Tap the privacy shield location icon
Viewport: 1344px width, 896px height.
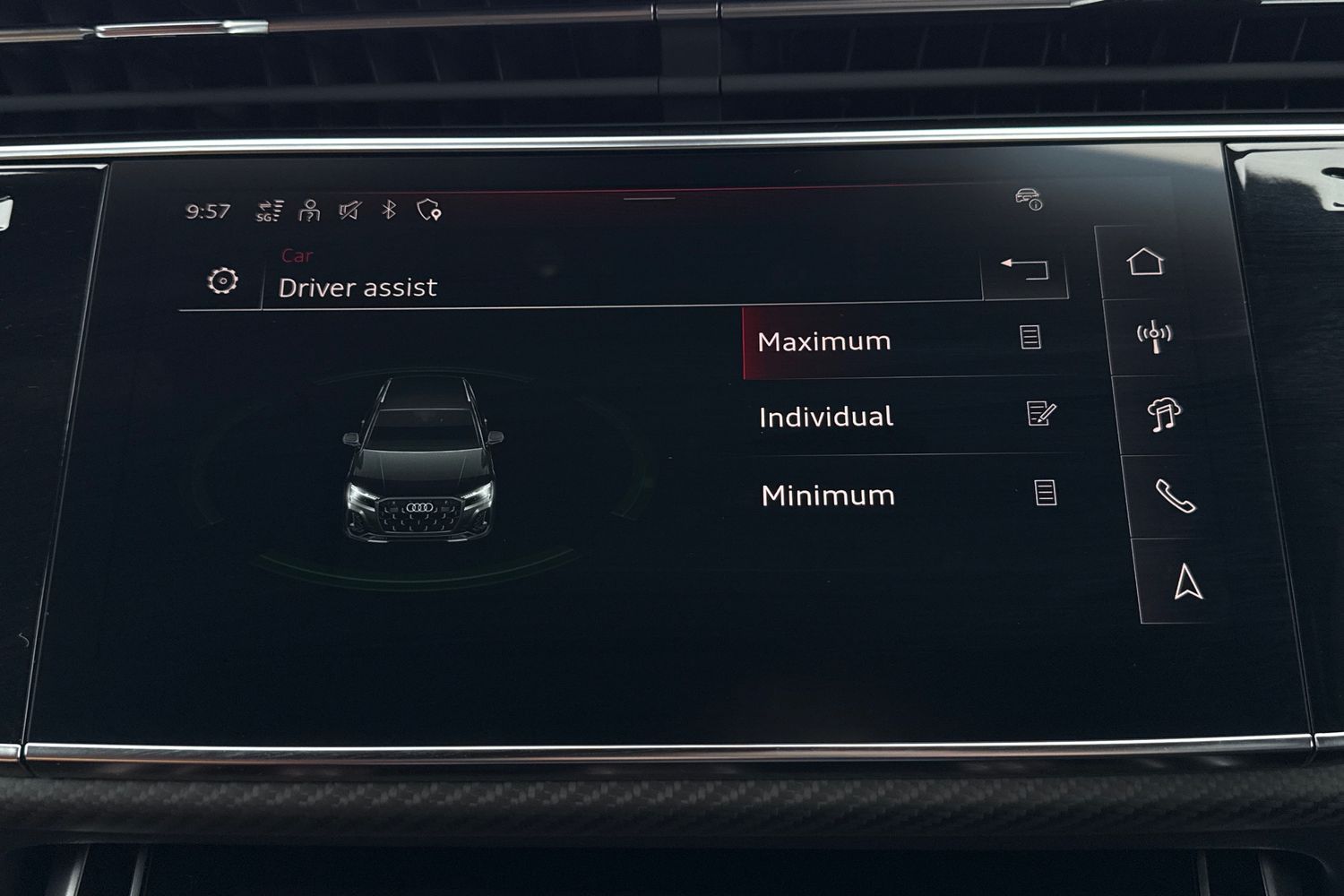[429, 210]
